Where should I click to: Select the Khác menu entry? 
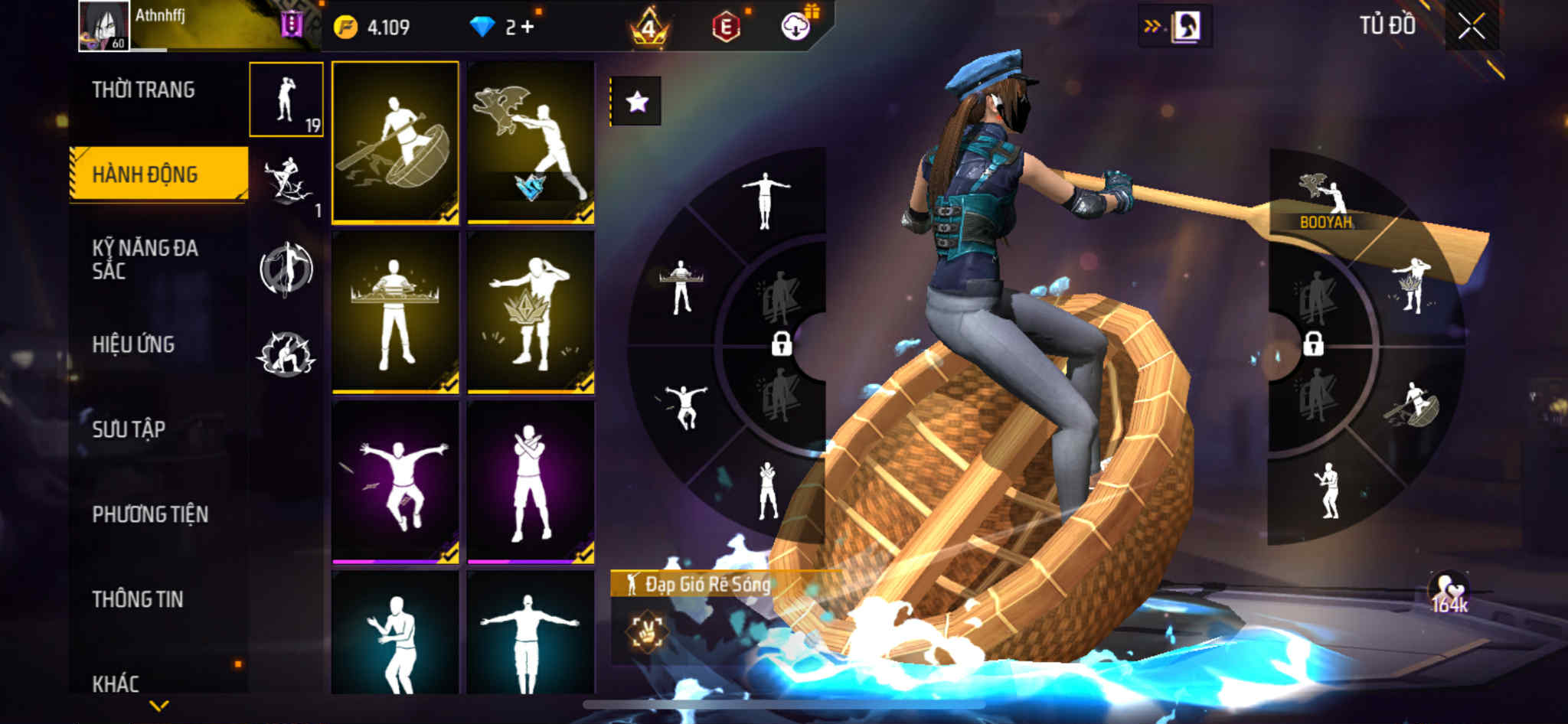point(116,683)
